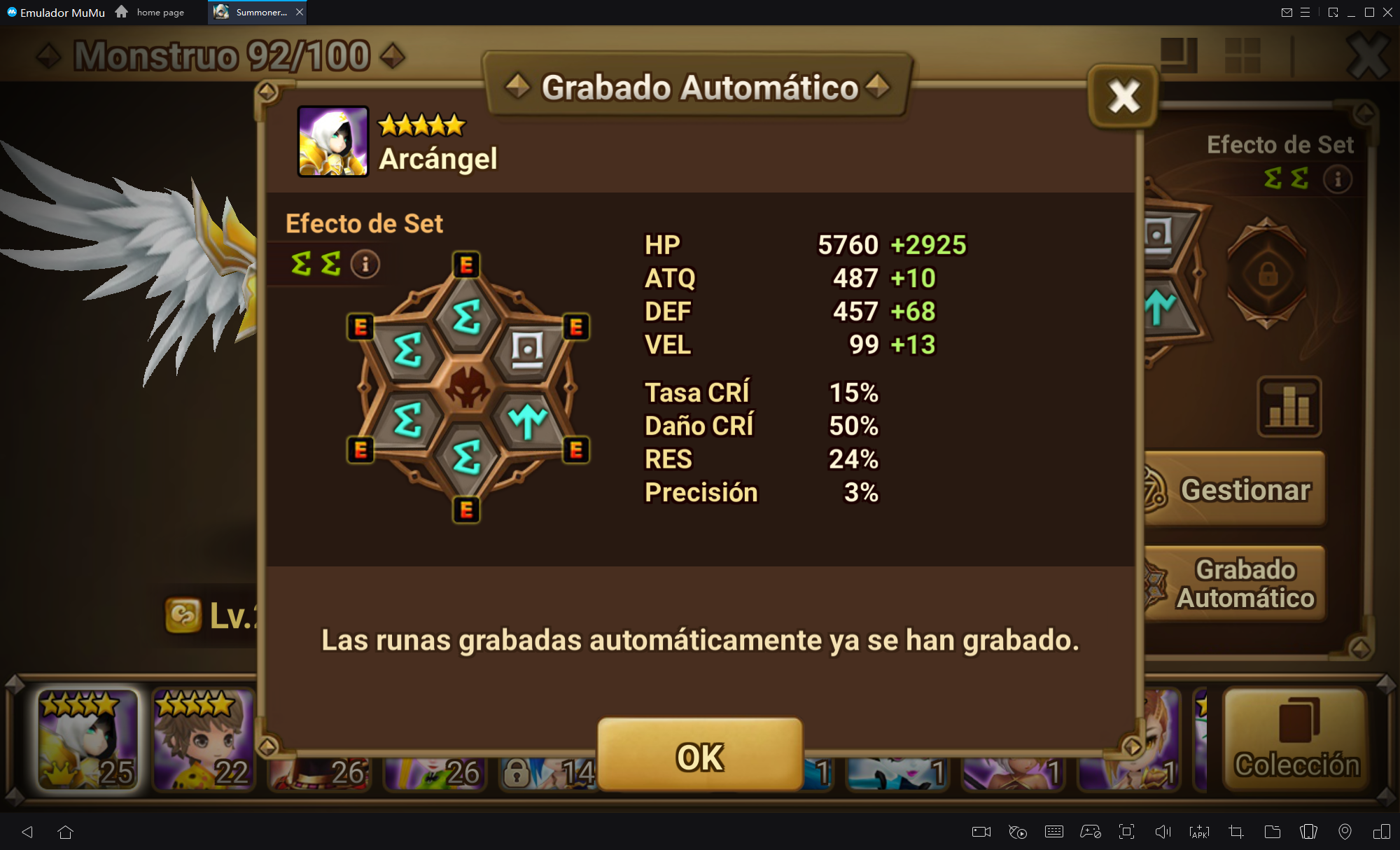Screen dimensions: 1400x850
Task: Select the top rune slot of the hexagon
Action: click(x=467, y=316)
